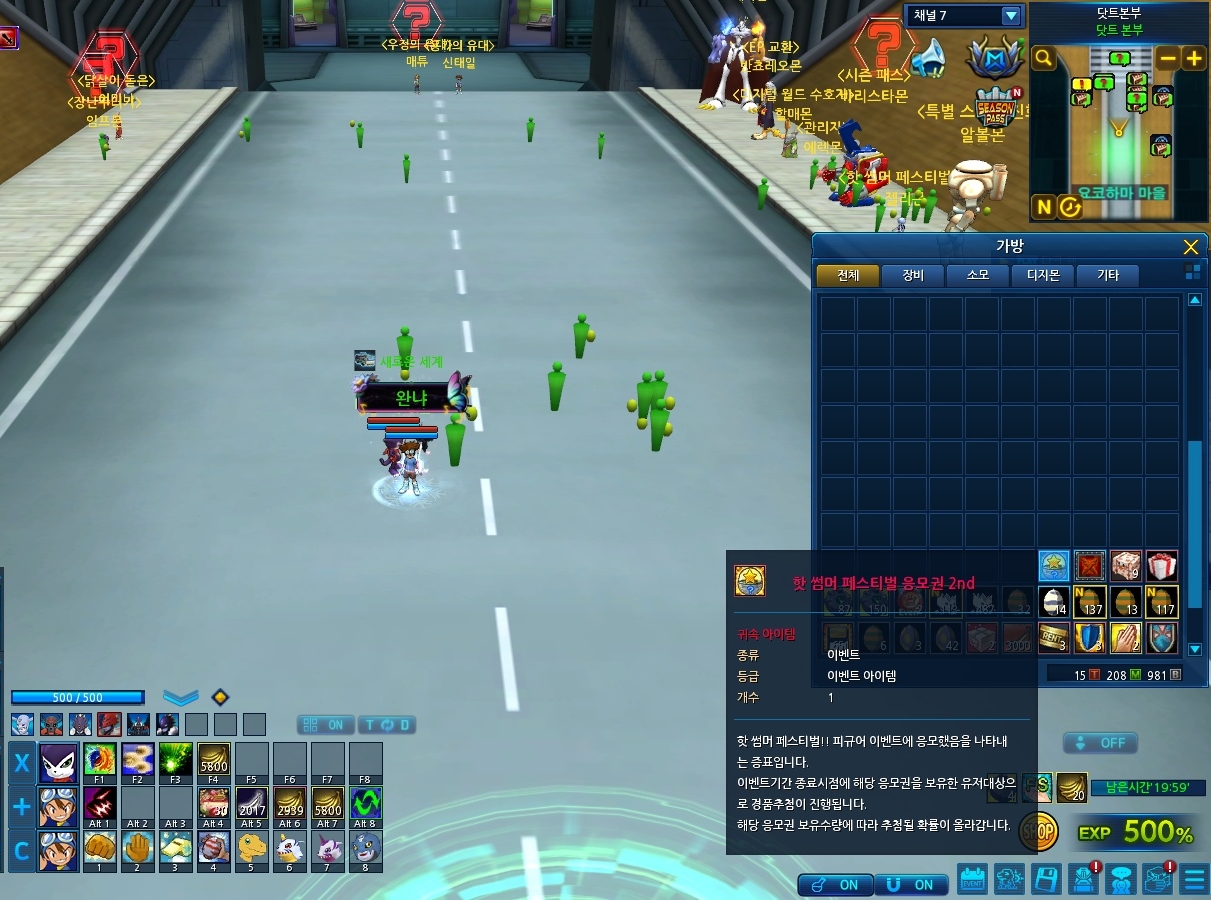Click the RENT ticket item in the bag
Image resolution: width=1211 pixels, height=900 pixels.
pos(1054,637)
